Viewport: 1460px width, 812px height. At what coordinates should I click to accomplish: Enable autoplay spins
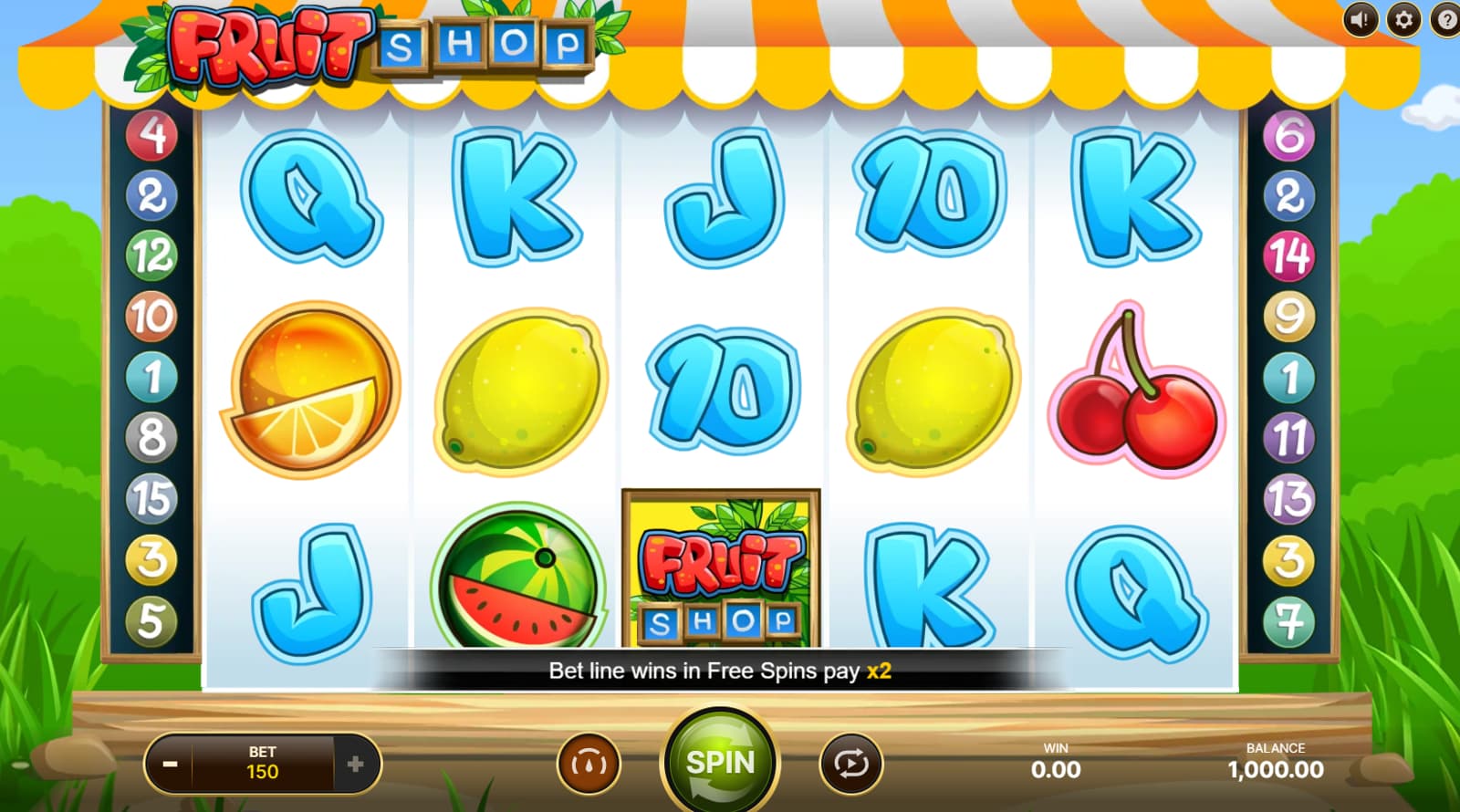tap(849, 764)
